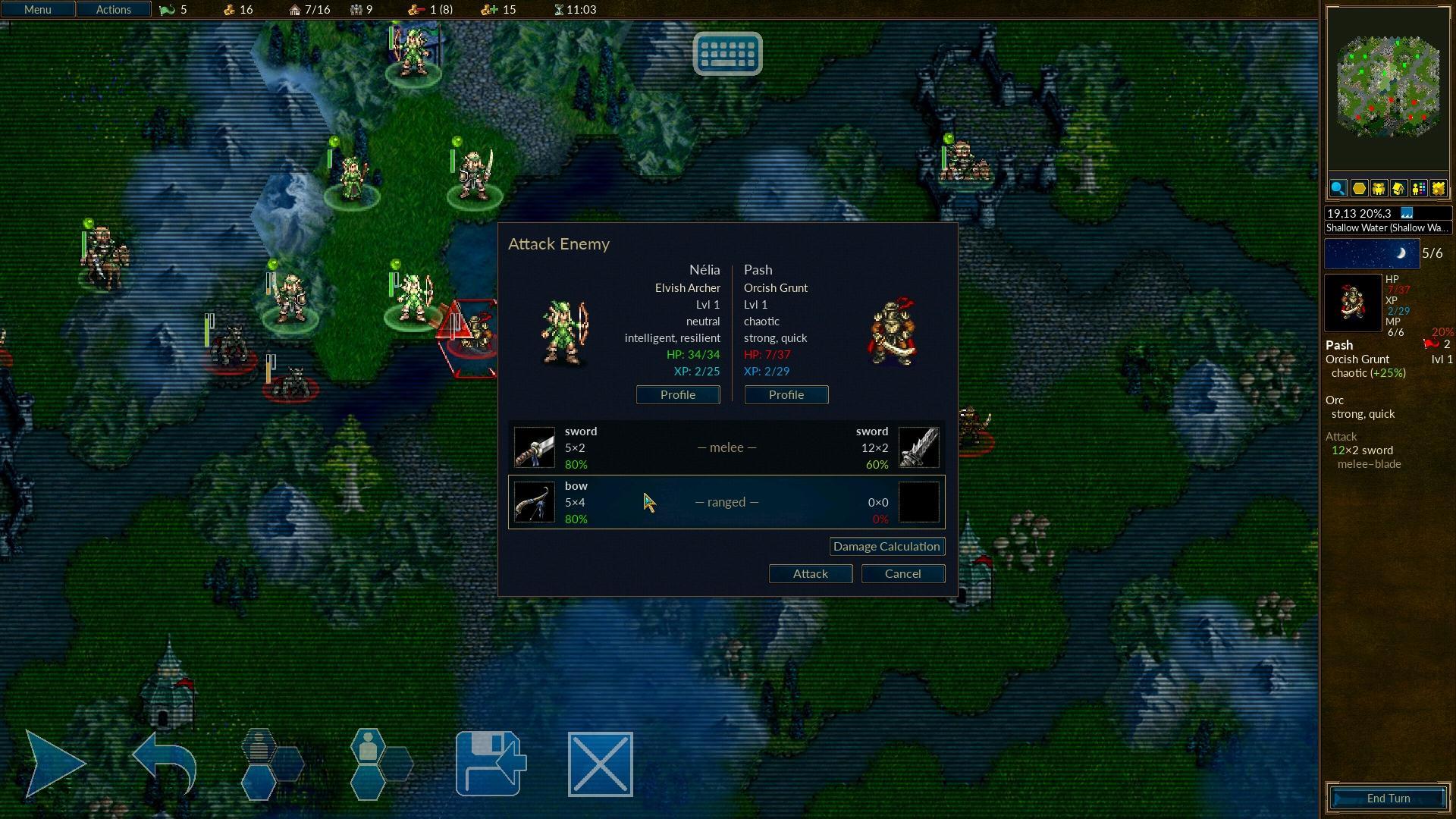Image resolution: width=1456 pixels, height=819 pixels.
Task: Select the sword melee attack row
Action: (x=726, y=447)
